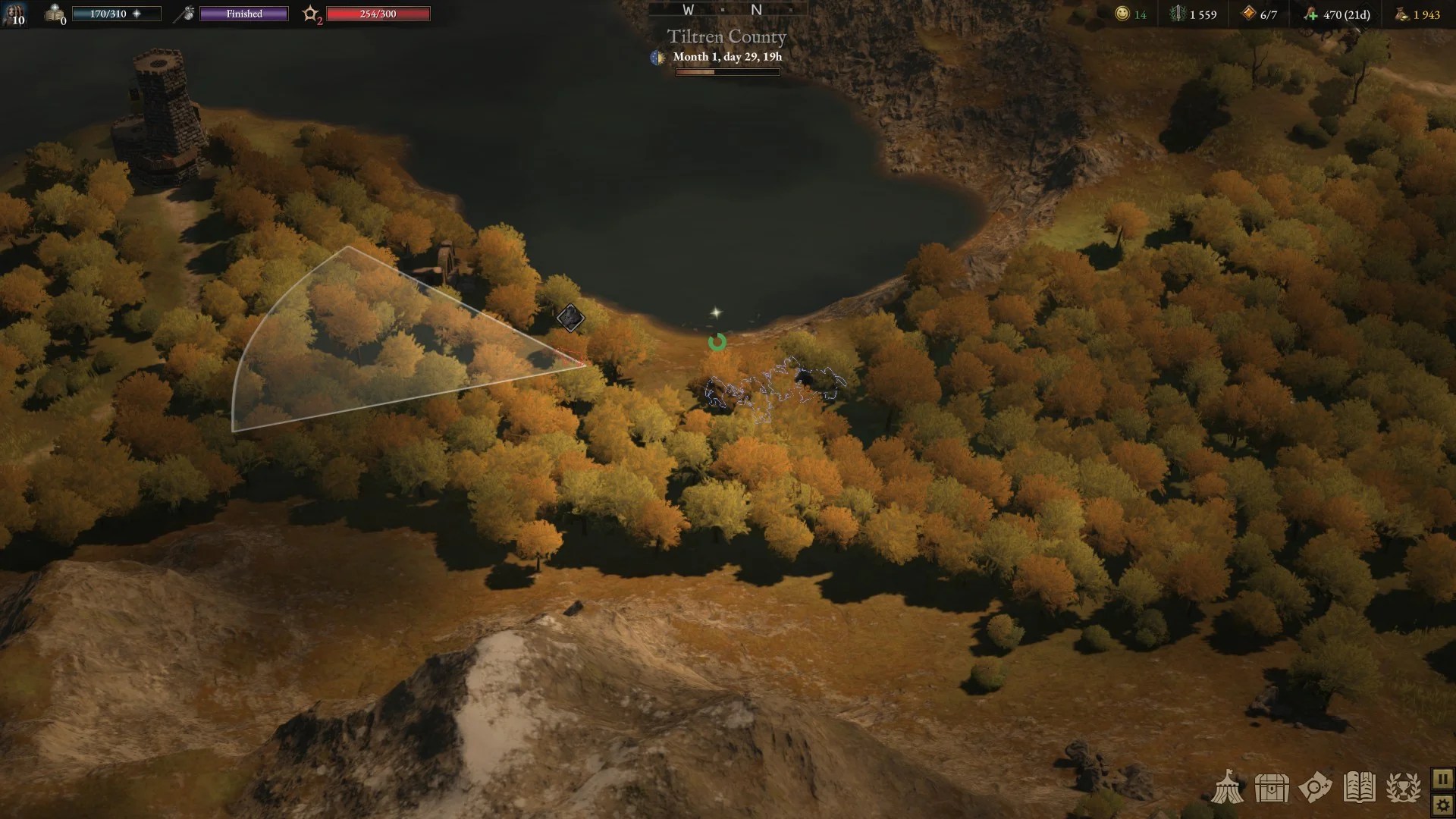Click the day-night moon icon
Viewport: 1456px width, 819px height.
(x=657, y=57)
